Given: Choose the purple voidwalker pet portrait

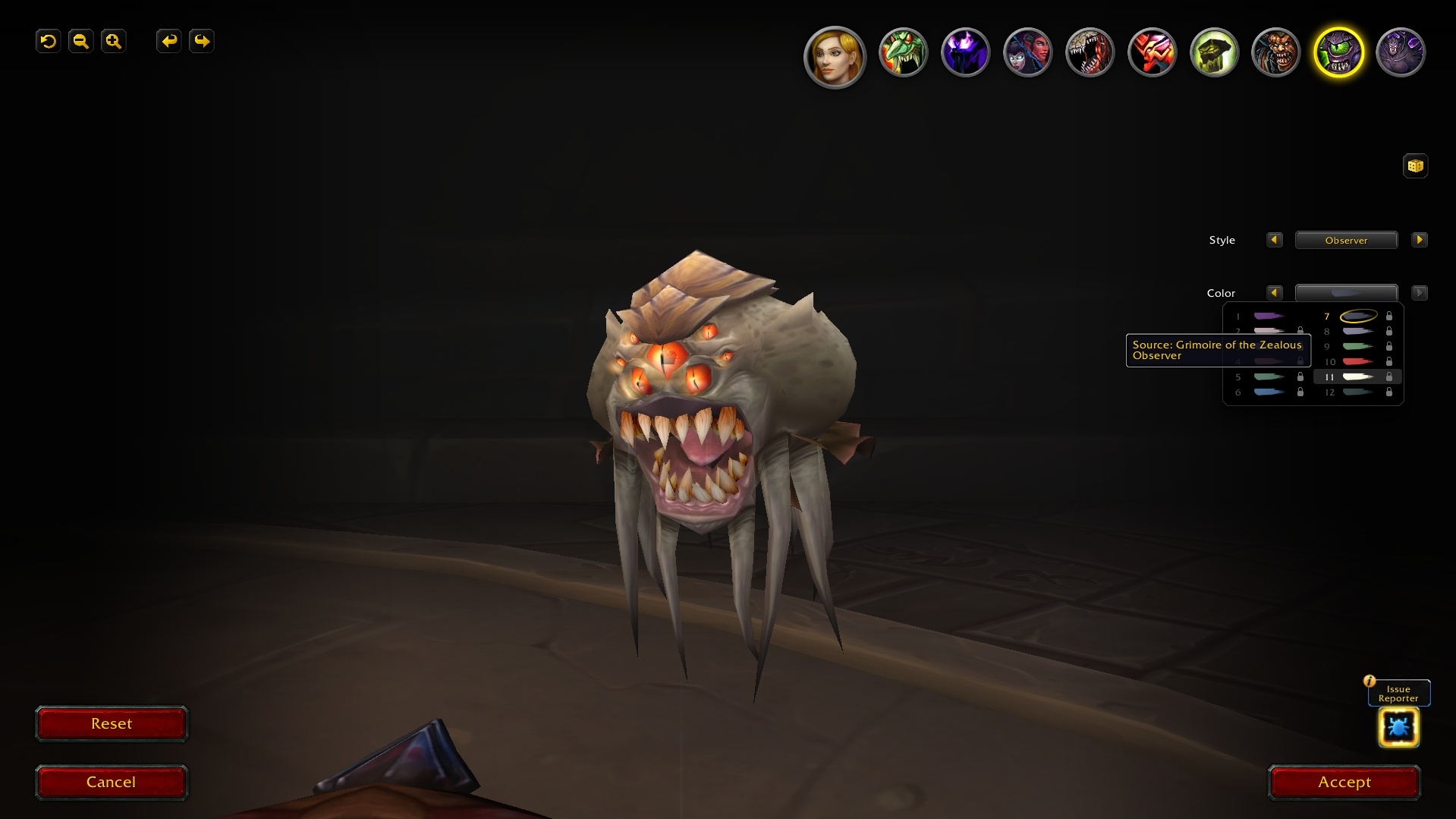Looking at the screenshot, I should tap(965, 53).
